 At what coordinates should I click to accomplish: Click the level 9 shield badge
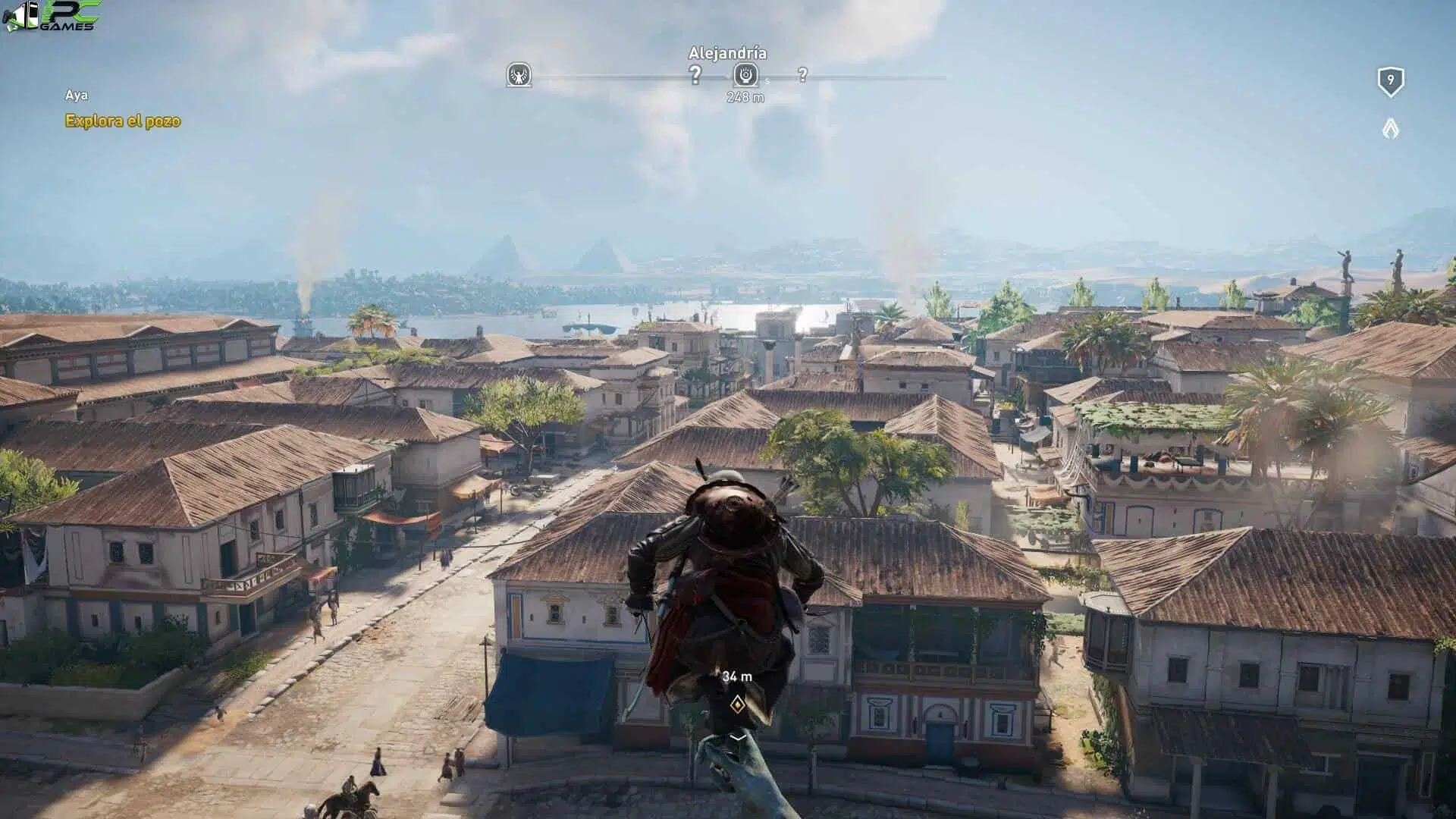1390,81
